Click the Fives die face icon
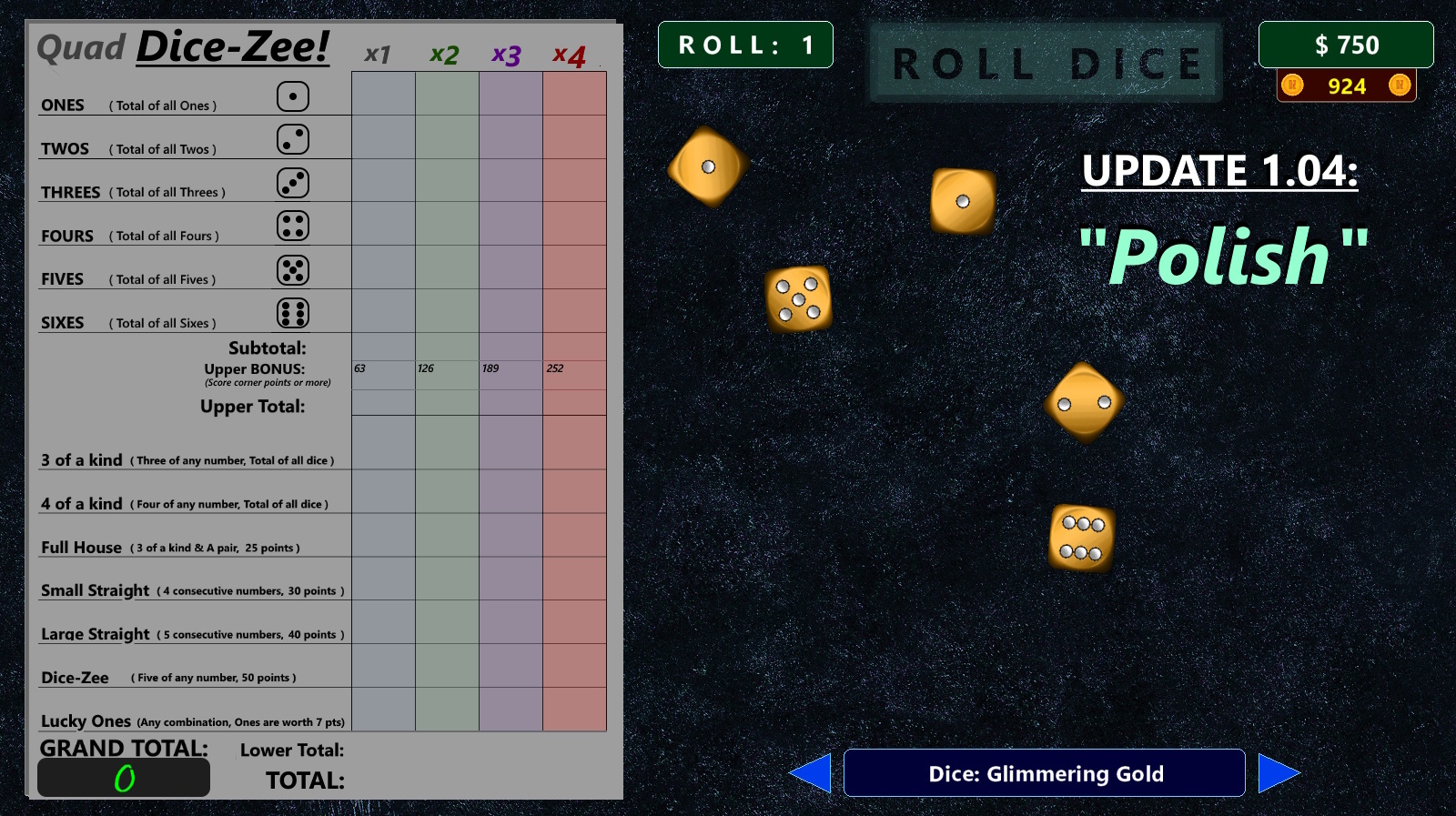The image size is (1456, 816). (x=292, y=269)
